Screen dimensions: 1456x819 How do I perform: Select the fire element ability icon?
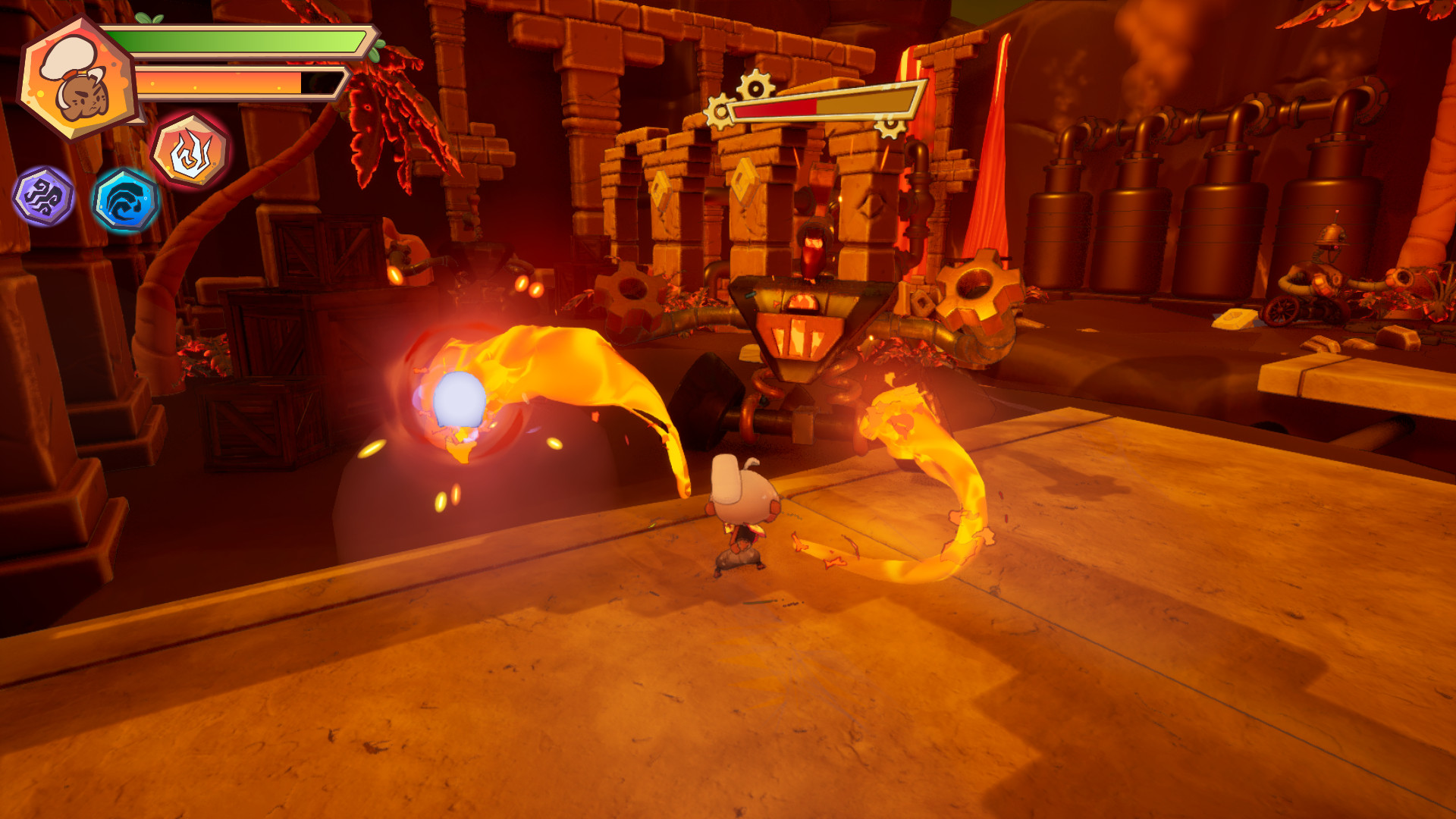tap(191, 152)
